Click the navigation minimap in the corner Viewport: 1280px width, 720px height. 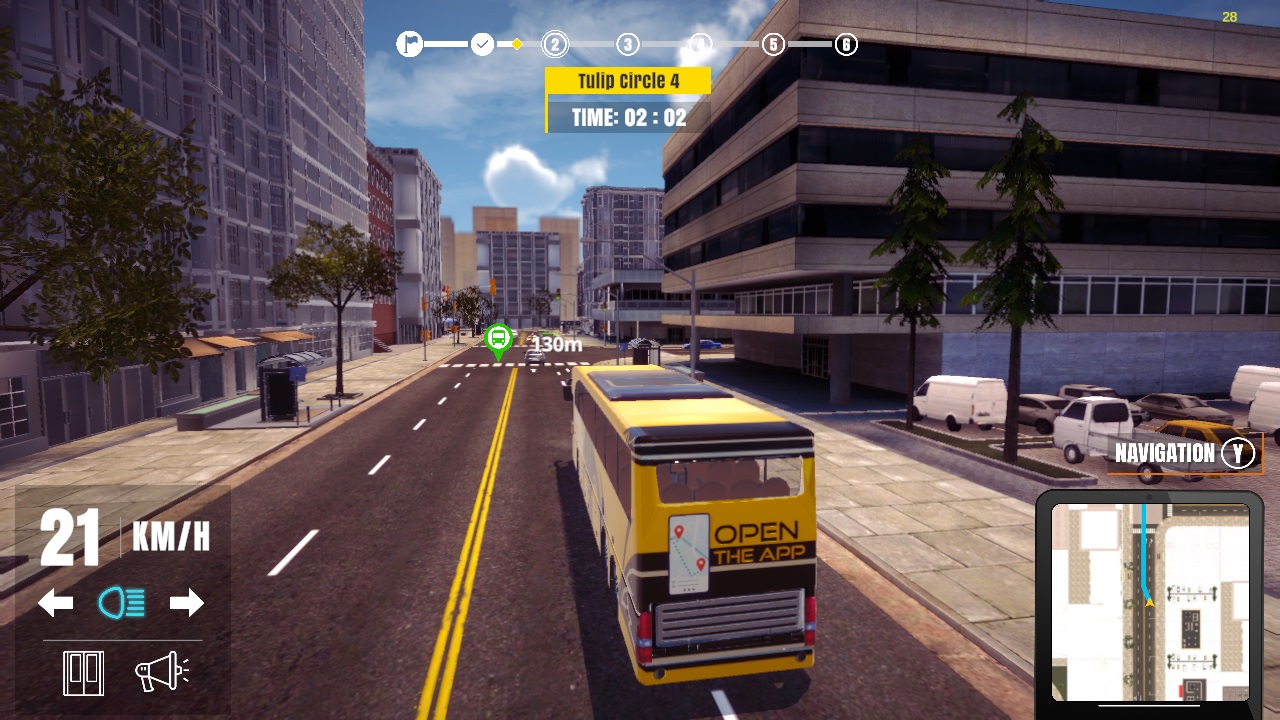click(x=1150, y=600)
